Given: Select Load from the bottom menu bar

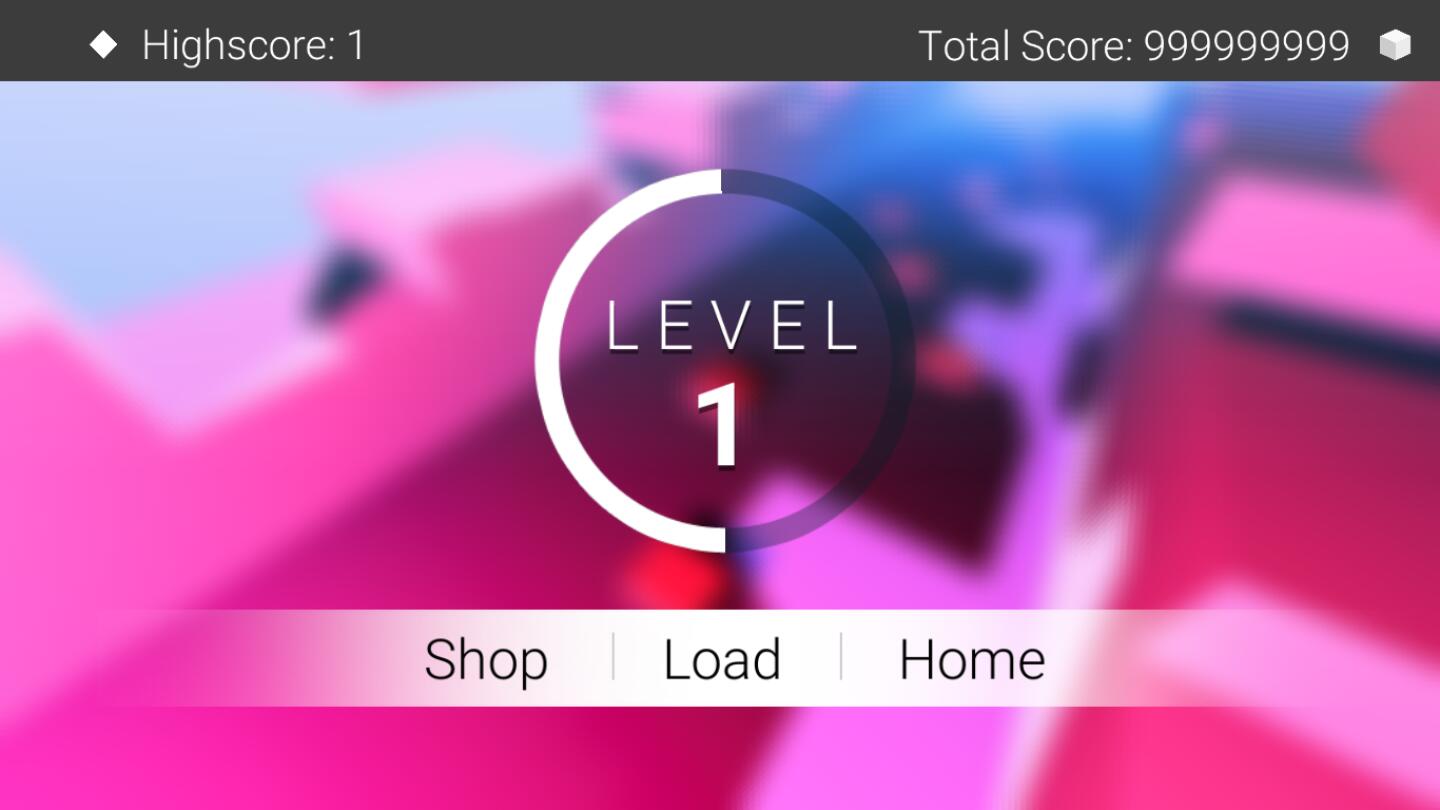Looking at the screenshot, I should click(722, 659).
